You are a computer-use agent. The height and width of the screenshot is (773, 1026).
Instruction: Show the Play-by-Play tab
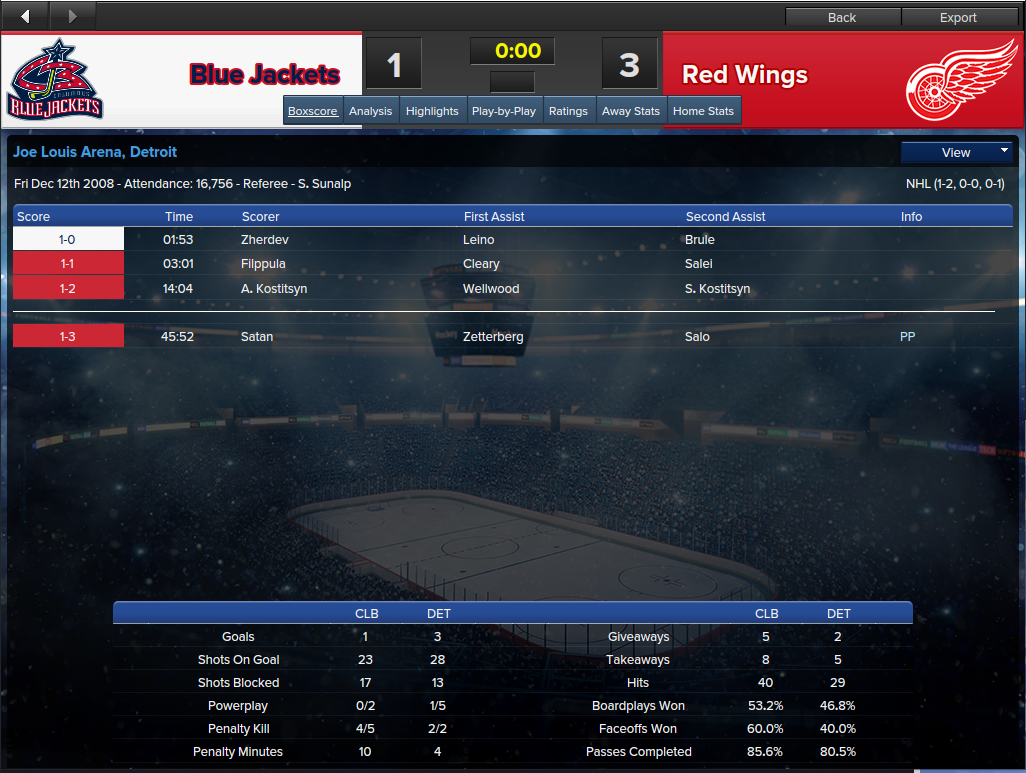point(504,111)
